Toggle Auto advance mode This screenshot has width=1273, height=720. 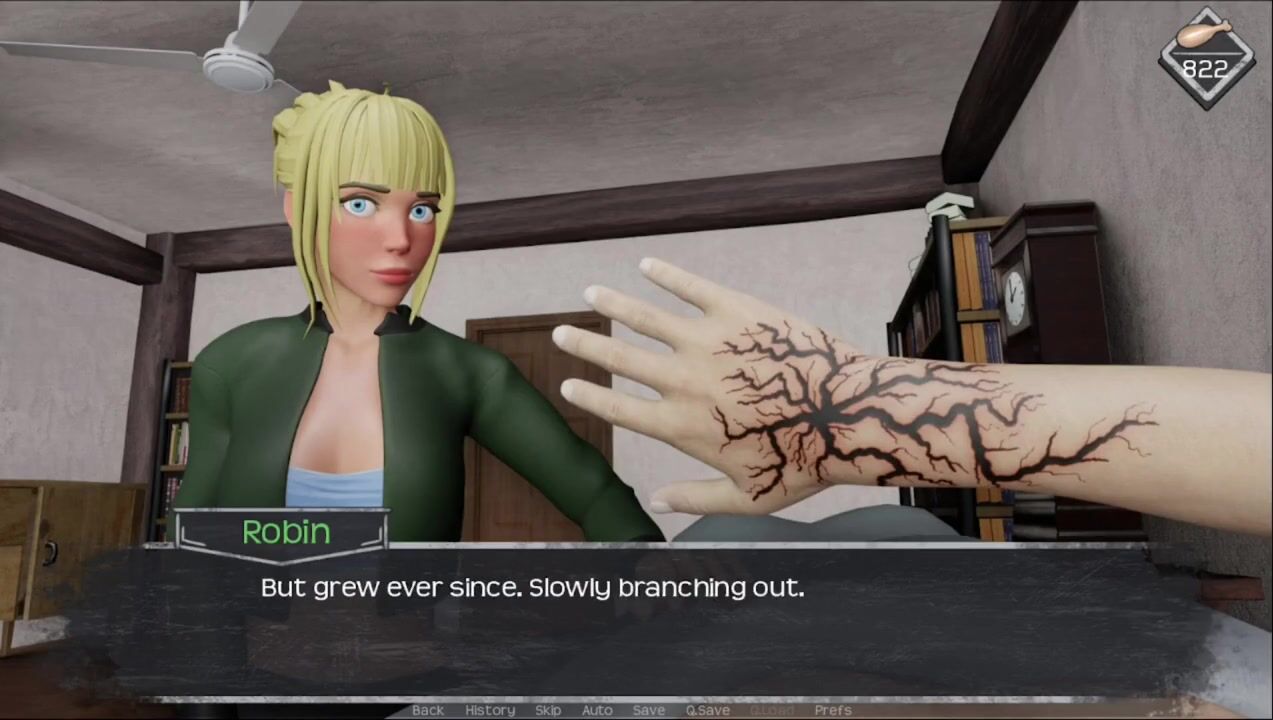click(x=597, y=710)
